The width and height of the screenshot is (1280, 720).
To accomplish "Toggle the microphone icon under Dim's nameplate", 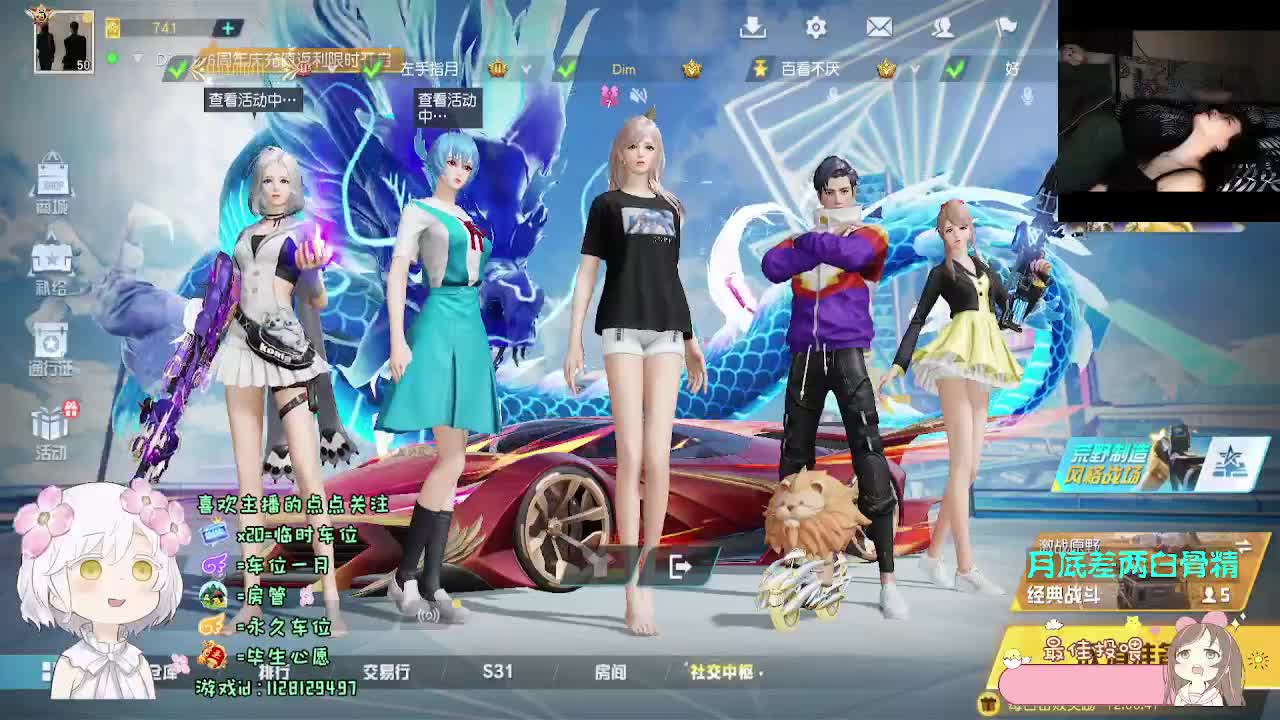I will pos(831,93).
